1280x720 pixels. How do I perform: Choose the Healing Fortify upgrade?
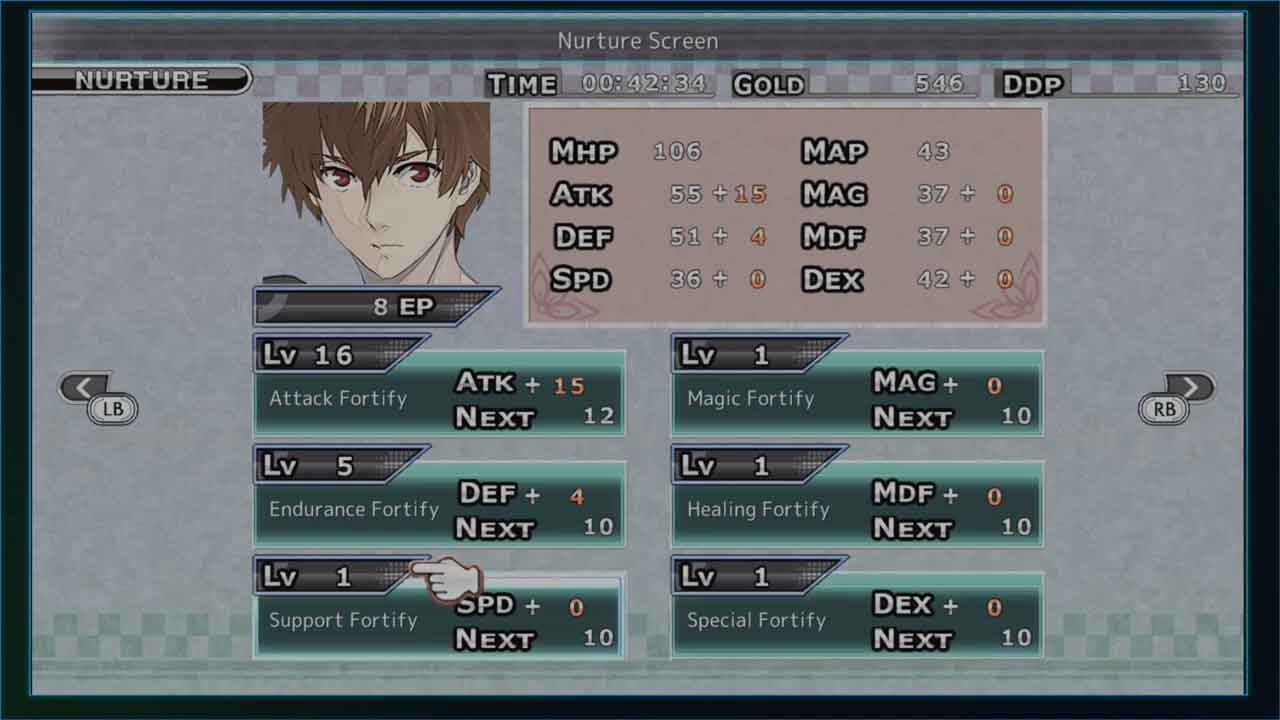click(x=857, y=510)
